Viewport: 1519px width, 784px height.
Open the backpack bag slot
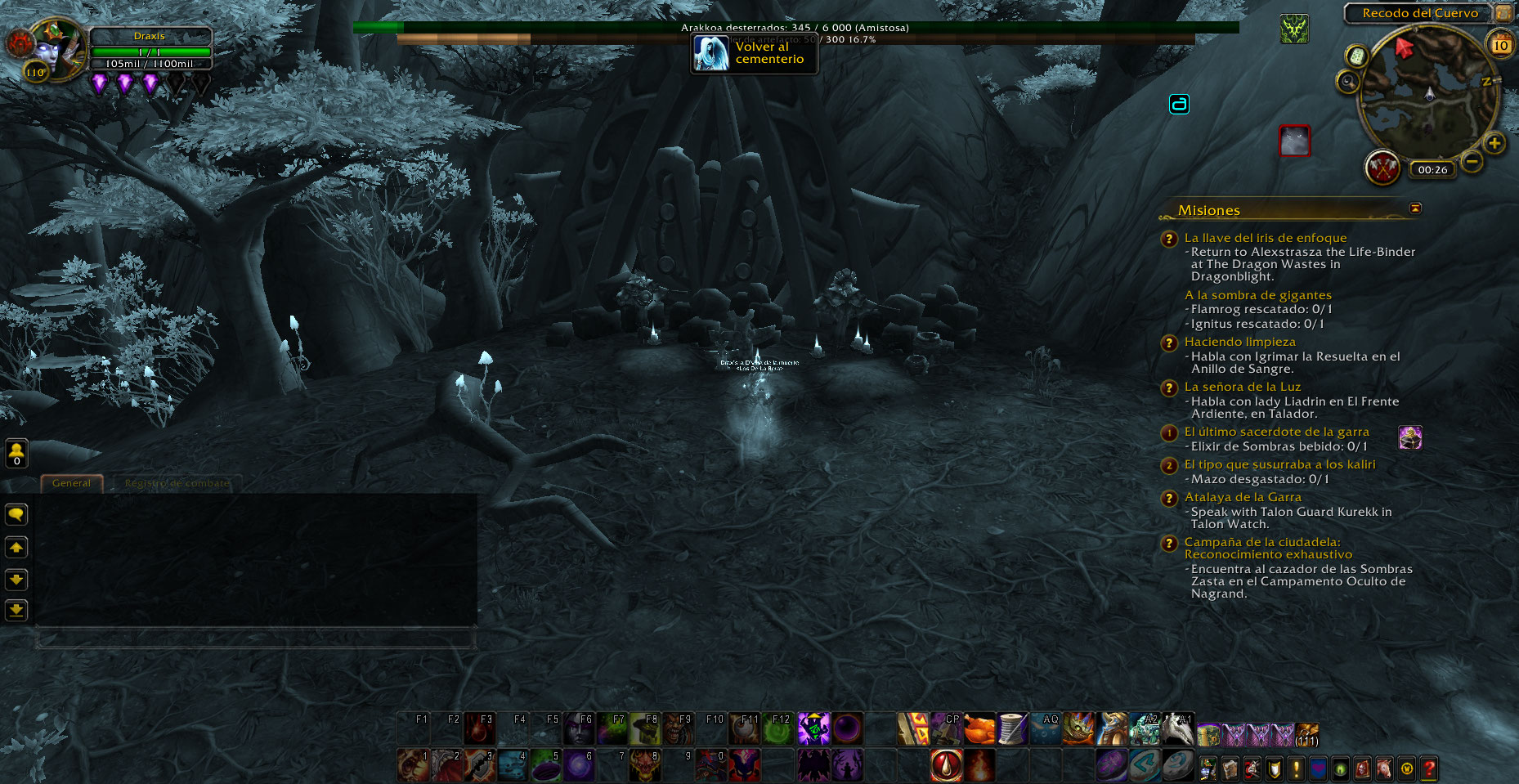click(1306, 732)
